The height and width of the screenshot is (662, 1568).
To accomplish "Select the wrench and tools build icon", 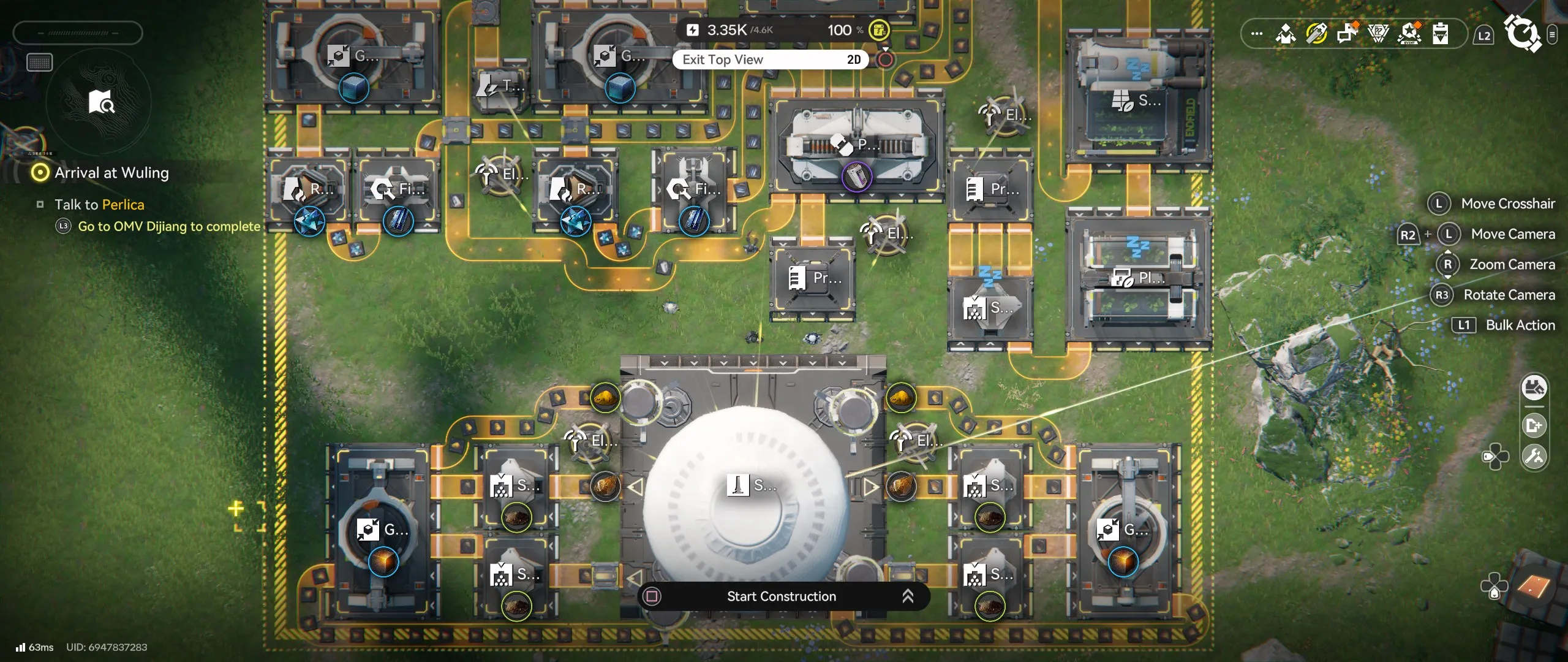I will (x=1534, y=457).
